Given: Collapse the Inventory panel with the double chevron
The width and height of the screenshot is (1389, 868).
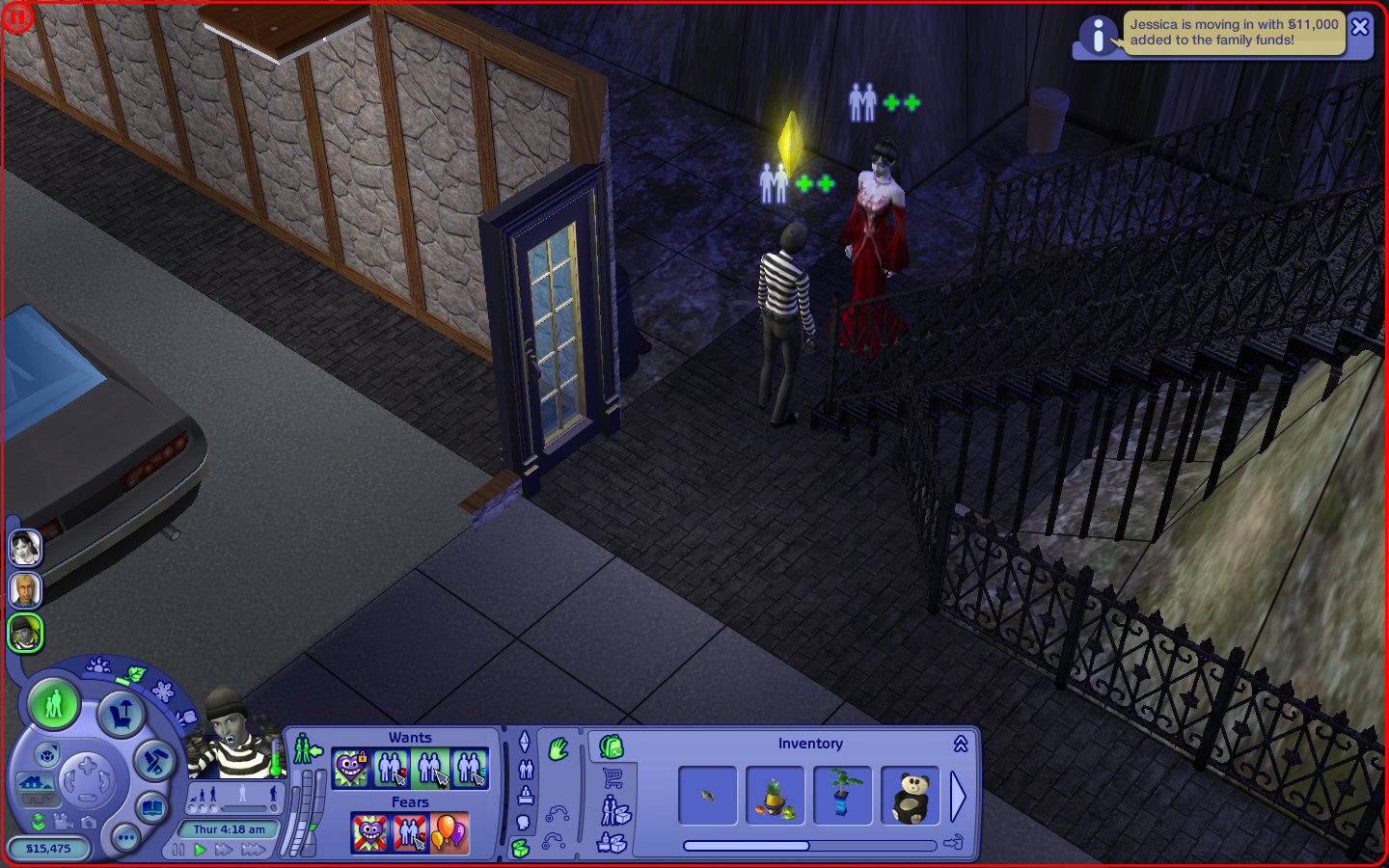Looking at the screenshot, I should tap(961, 744).
